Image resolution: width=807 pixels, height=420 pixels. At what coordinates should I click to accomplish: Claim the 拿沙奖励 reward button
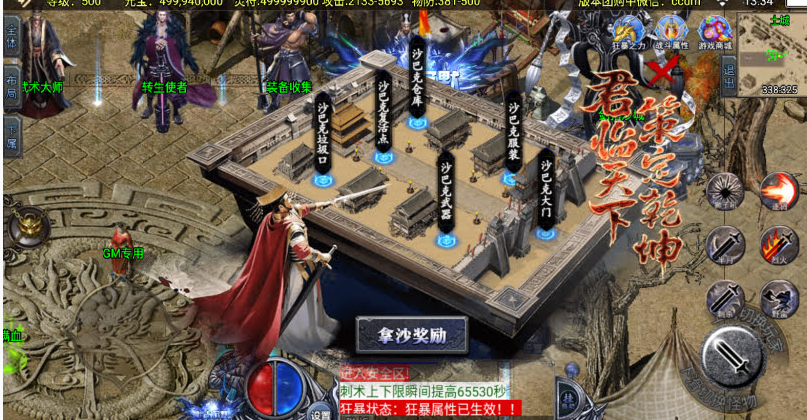click(412, 334)
